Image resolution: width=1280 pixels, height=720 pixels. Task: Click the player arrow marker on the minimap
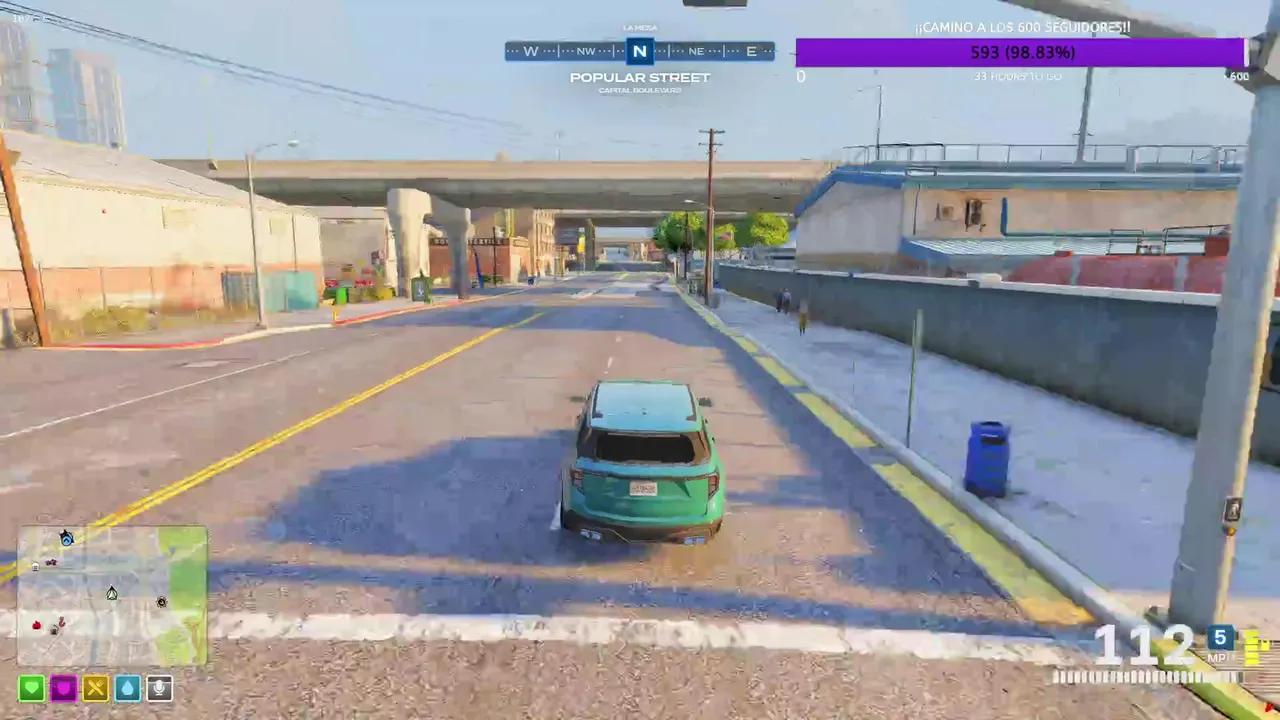pyautogui.click(x=112, y=593)
